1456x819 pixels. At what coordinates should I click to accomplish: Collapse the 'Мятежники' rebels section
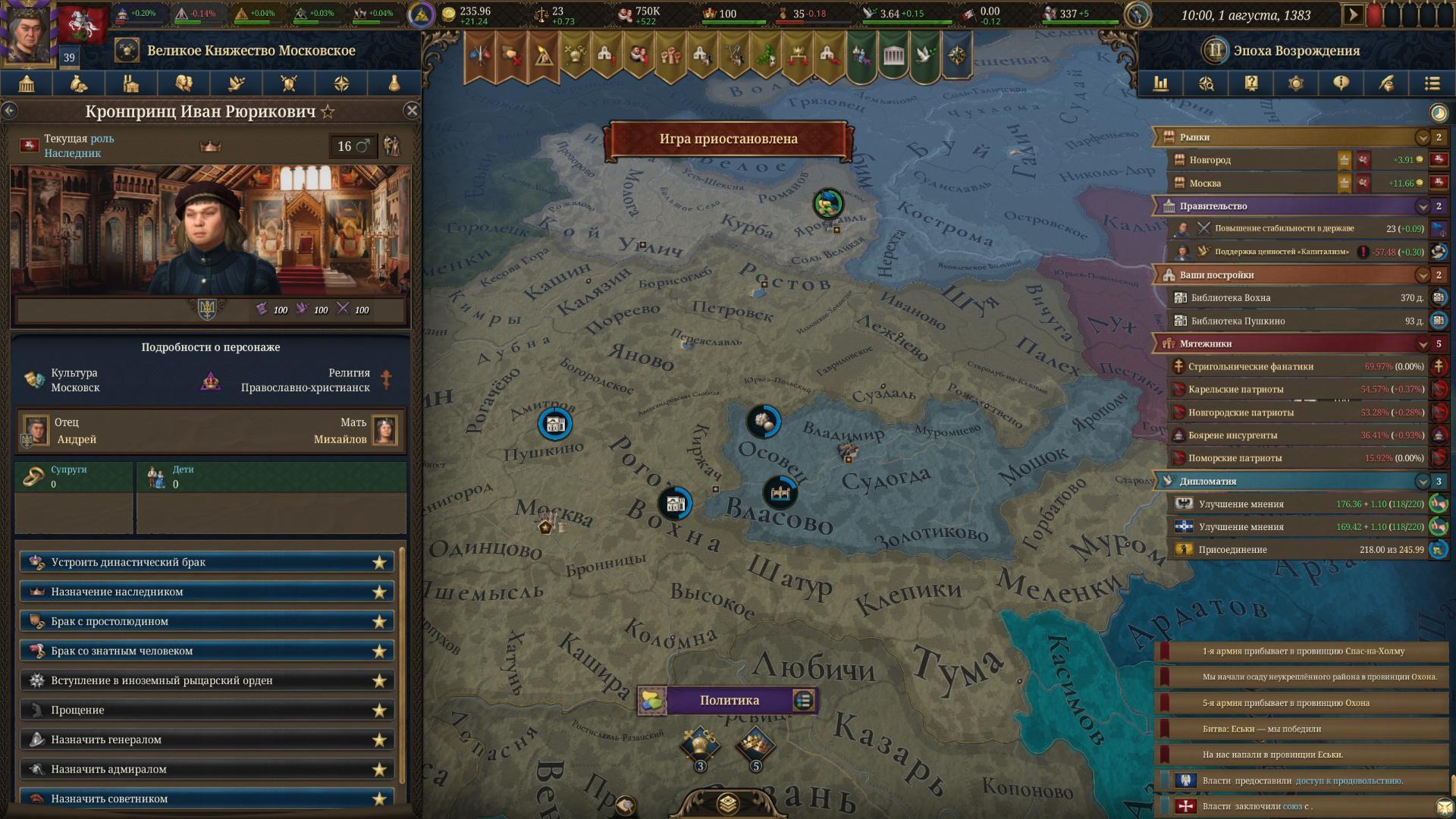click(x=1423, y=344)
